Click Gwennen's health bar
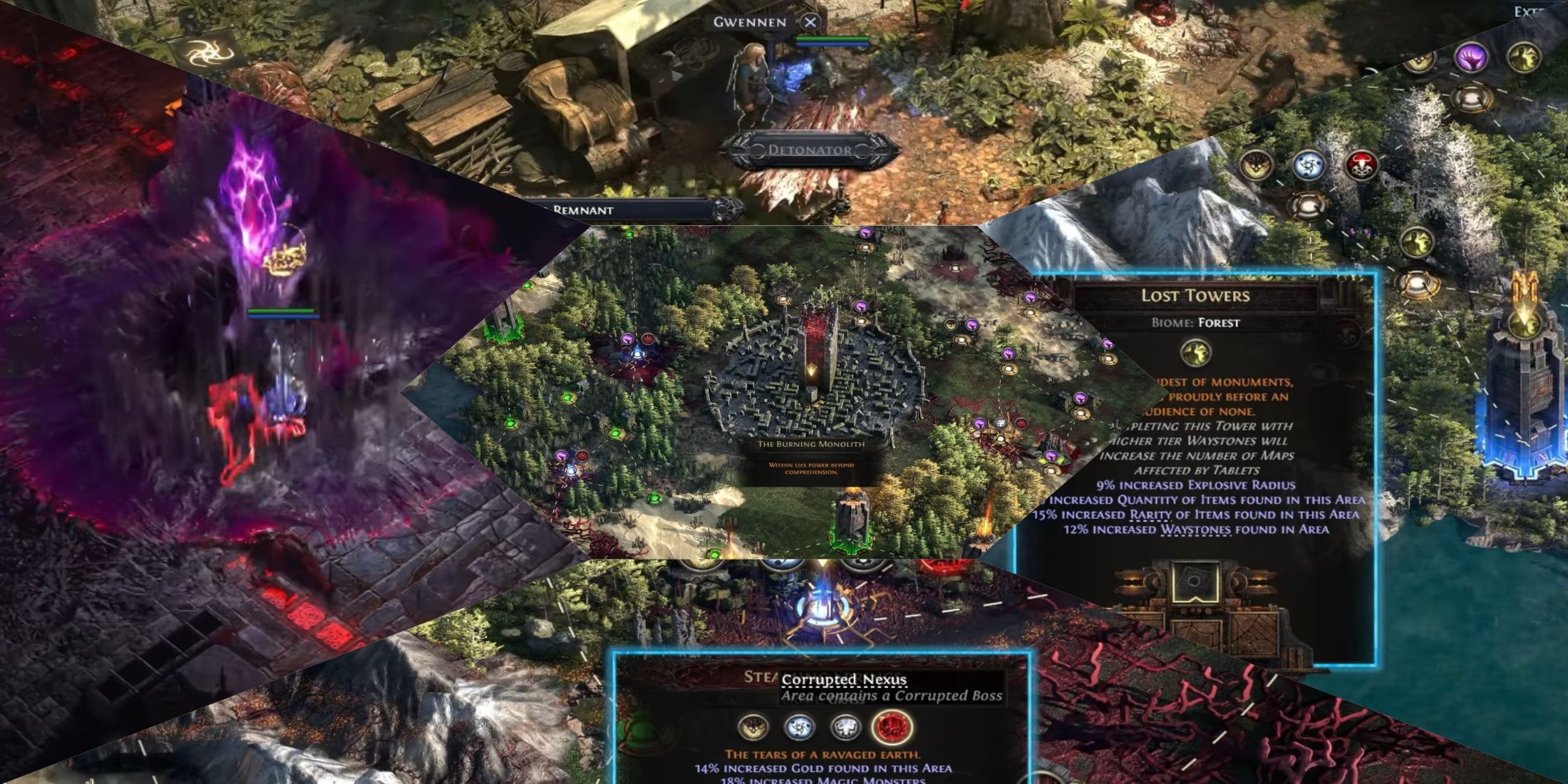This screenshot has height=784, width=1568. 827,40
